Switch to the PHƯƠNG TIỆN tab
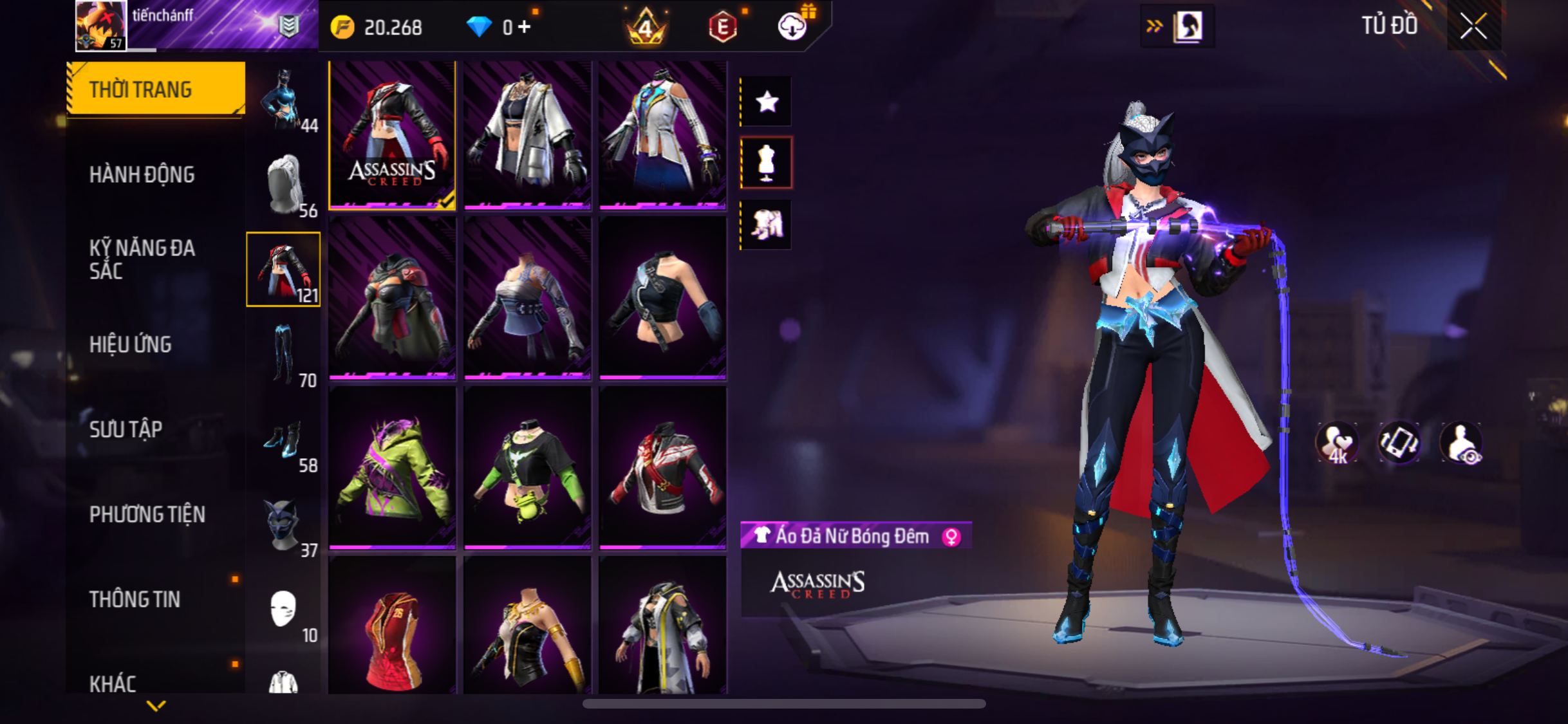The width and height of the screenshot is (1568, 724). pos(147,515)
